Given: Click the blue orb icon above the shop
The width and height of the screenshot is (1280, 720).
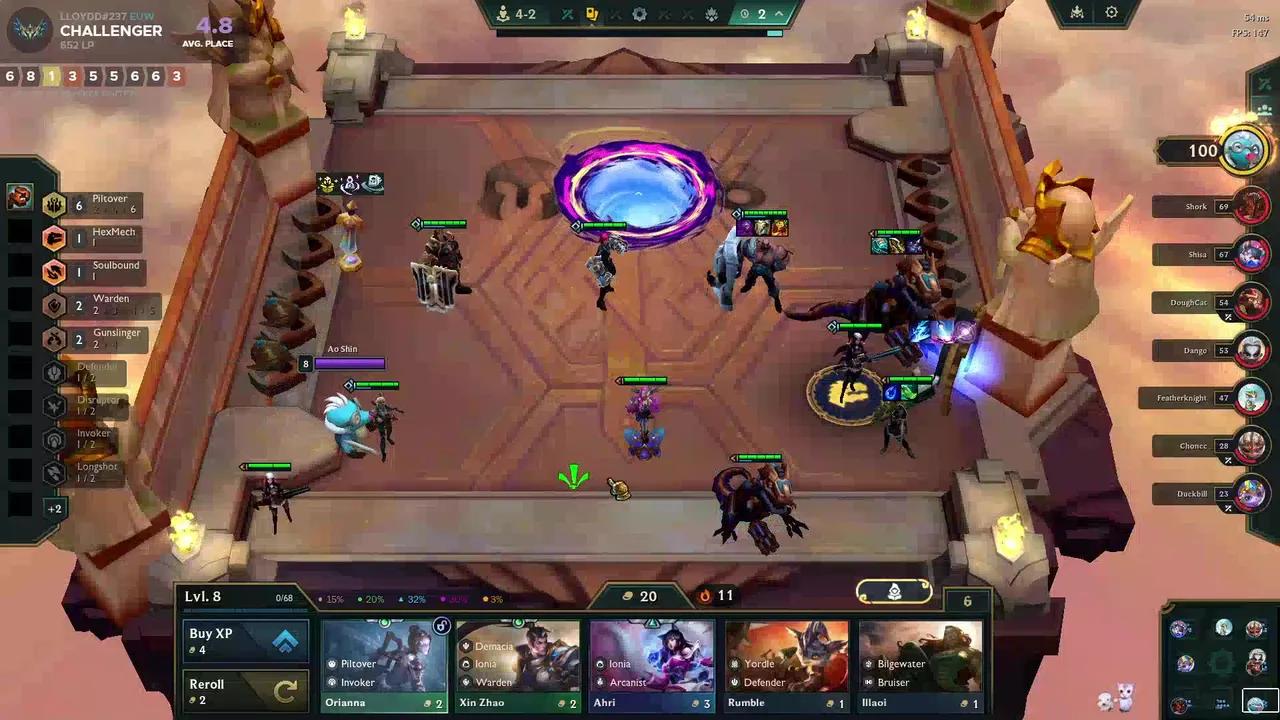Looking at the screenshot, I should tap(893, 592).
